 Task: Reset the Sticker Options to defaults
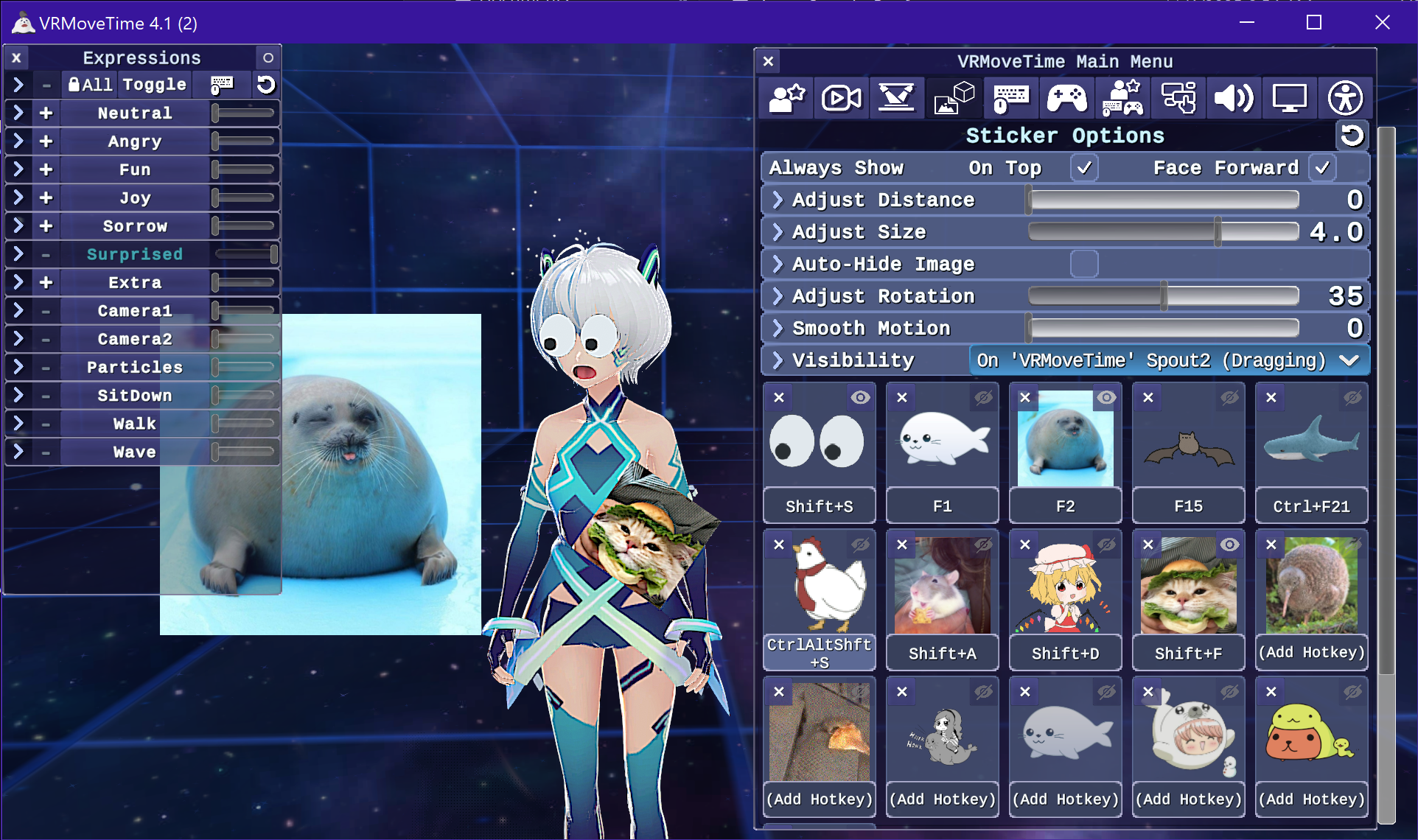point(1352,136)
